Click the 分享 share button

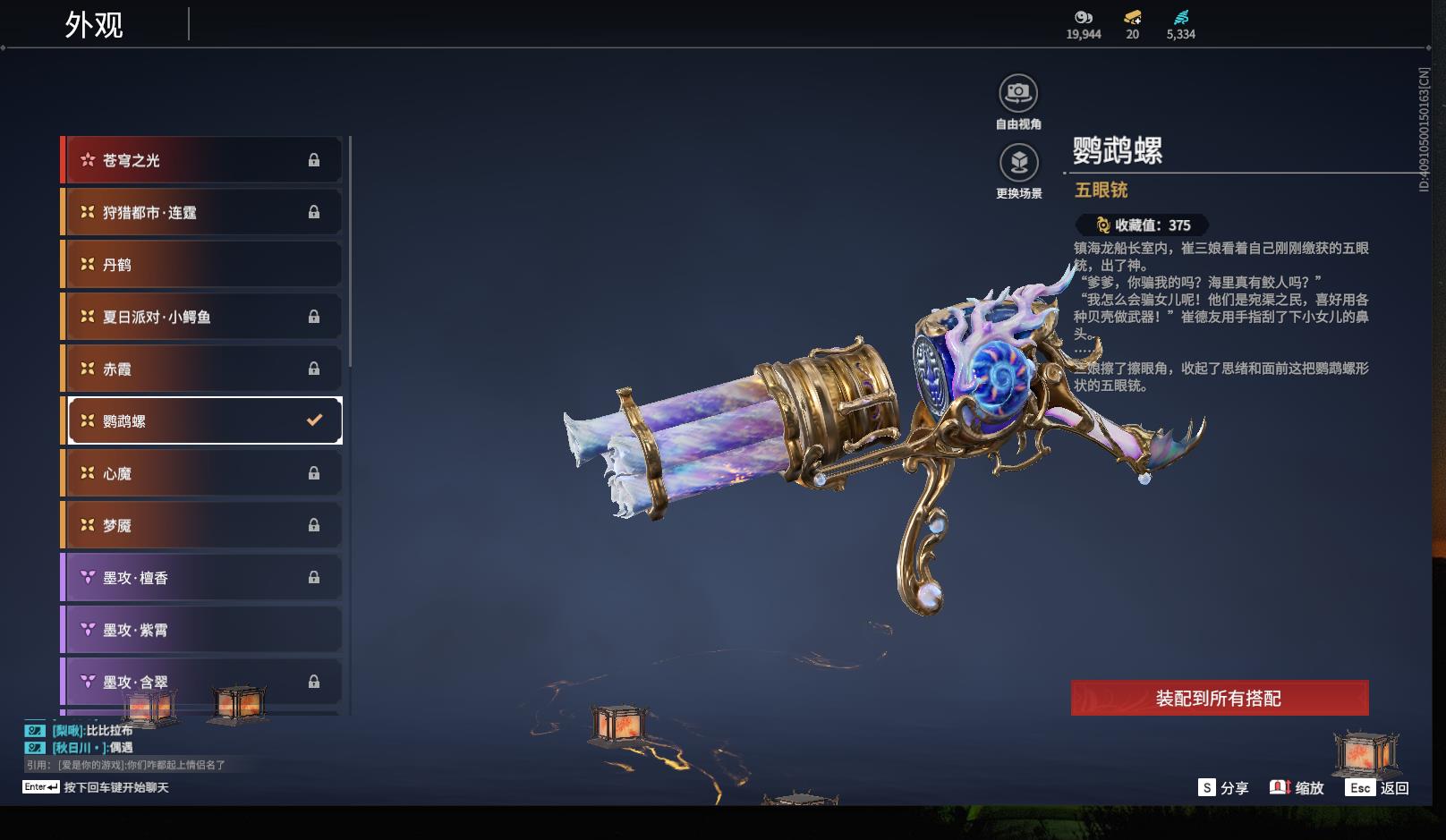1223,787
